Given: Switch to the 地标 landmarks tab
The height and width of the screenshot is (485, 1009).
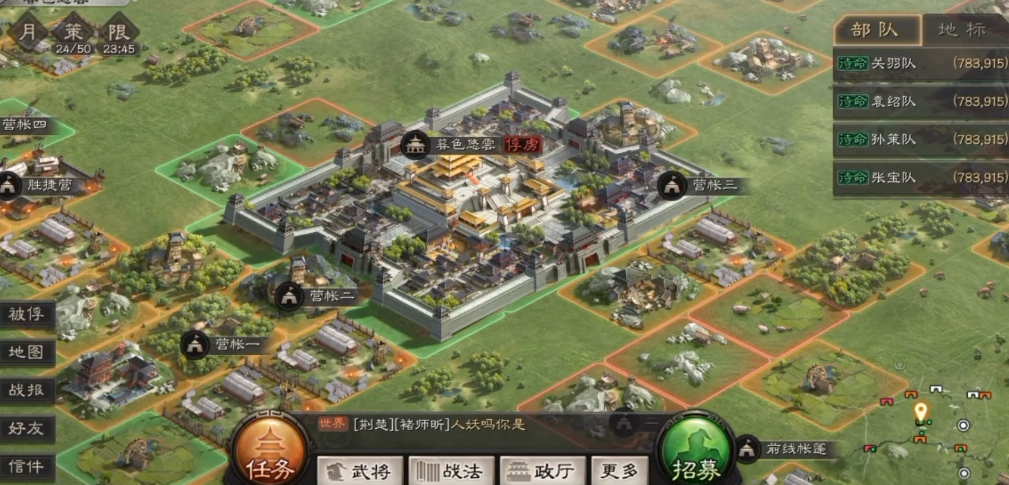Looking at the screenshot, I should (x=960, y=28).
